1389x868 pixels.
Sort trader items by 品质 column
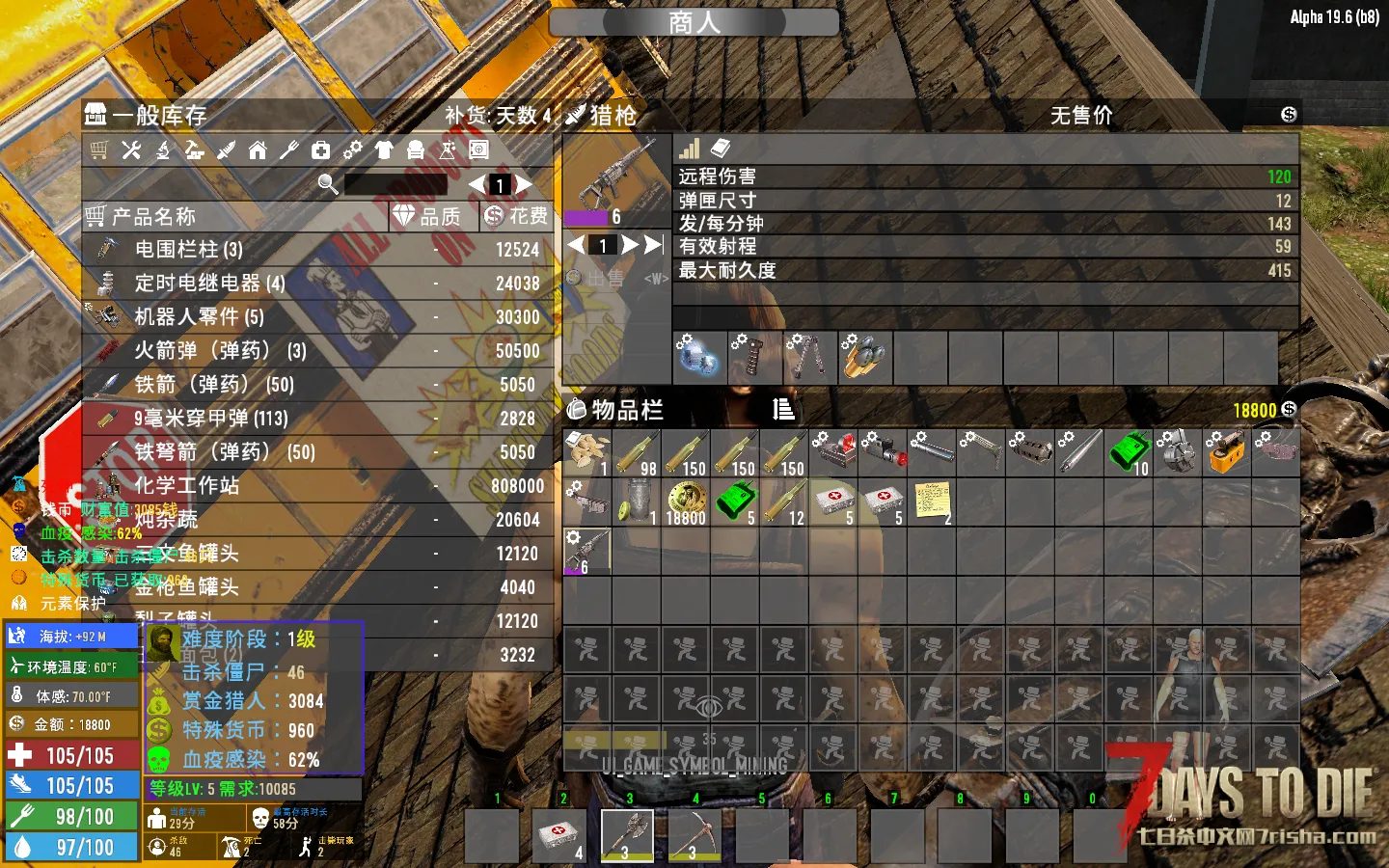429,217
